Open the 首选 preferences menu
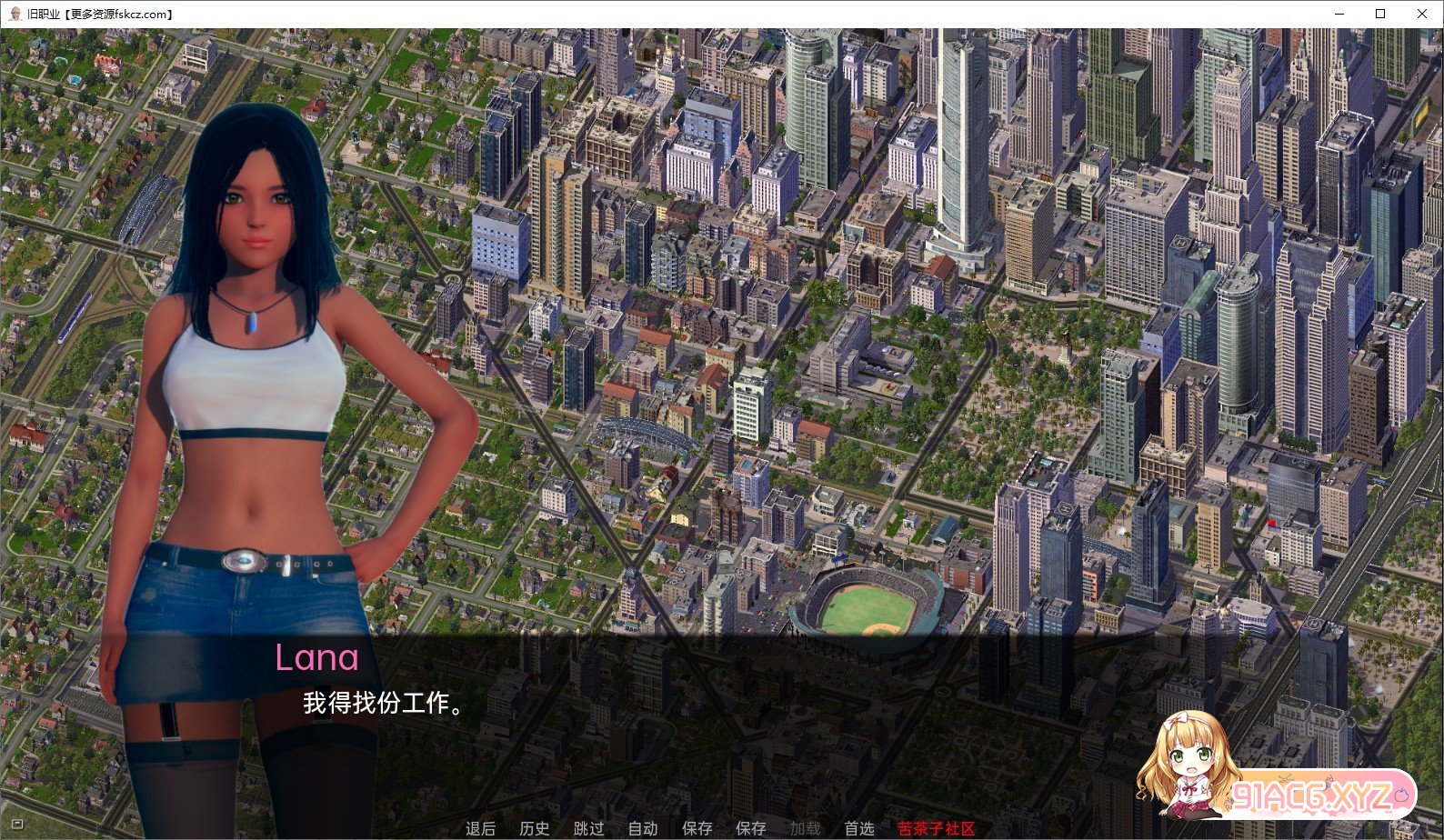 click(859, 828)
